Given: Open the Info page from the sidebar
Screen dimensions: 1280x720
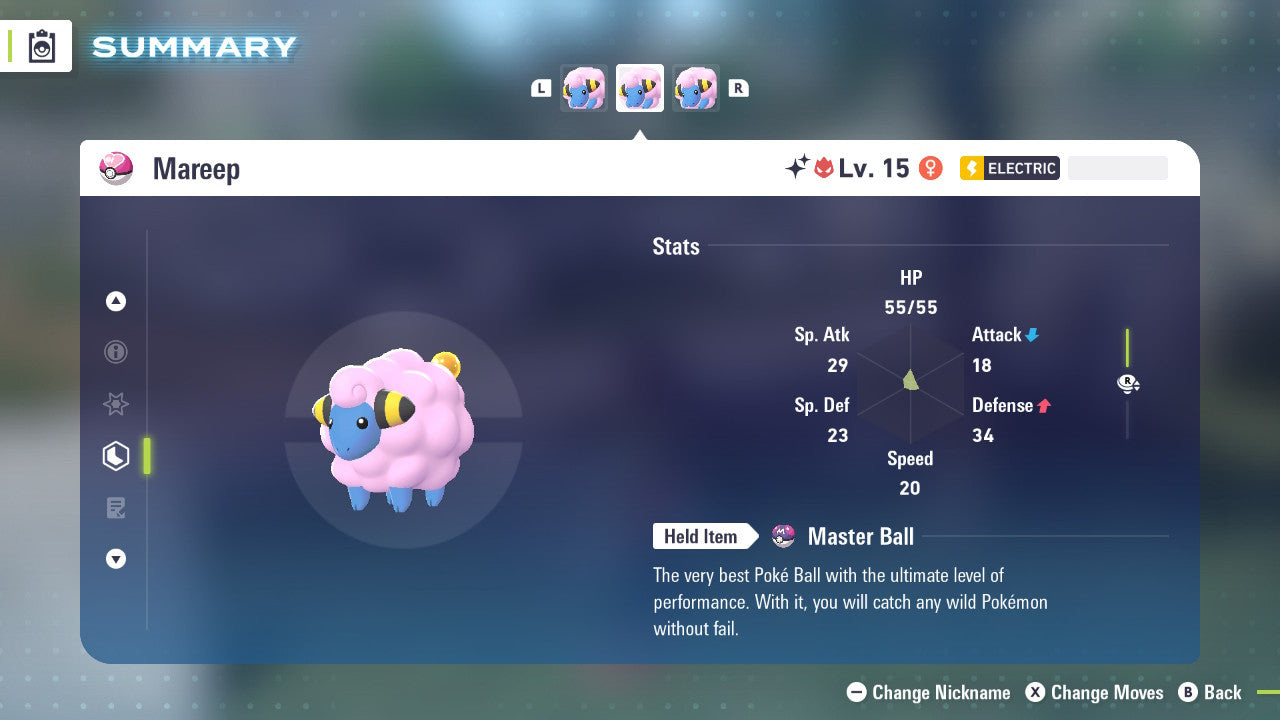Looking at the screenshot, I should click(x=115, y=352).
